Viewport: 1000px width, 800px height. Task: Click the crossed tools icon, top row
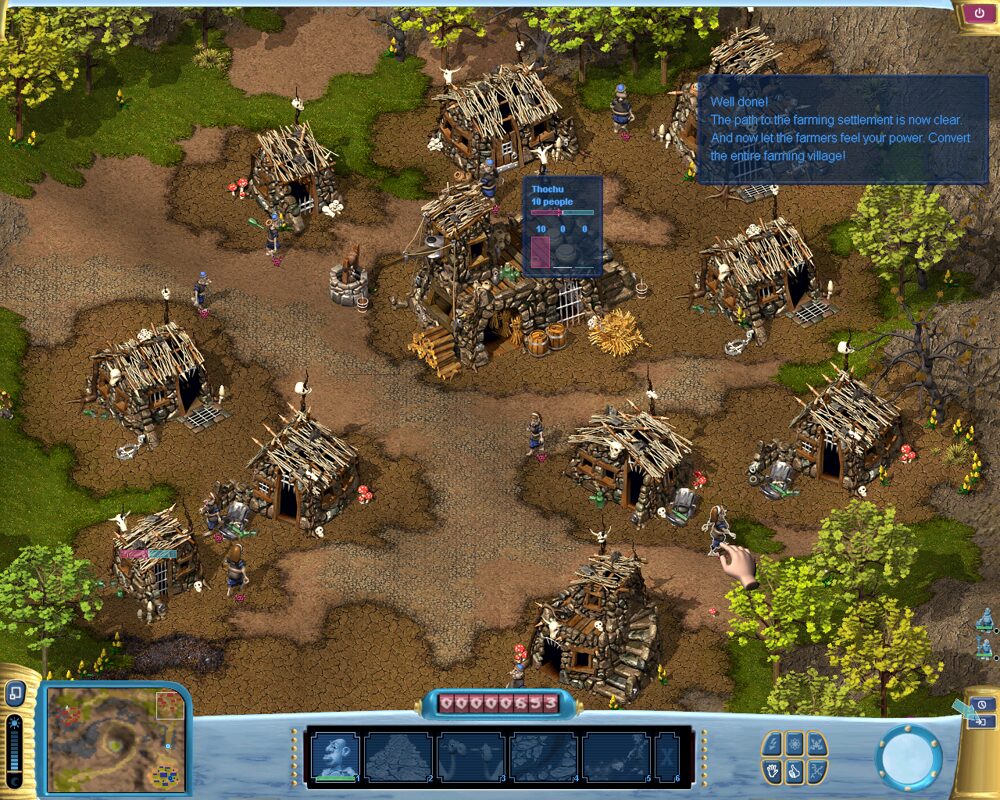click(818, 744)
